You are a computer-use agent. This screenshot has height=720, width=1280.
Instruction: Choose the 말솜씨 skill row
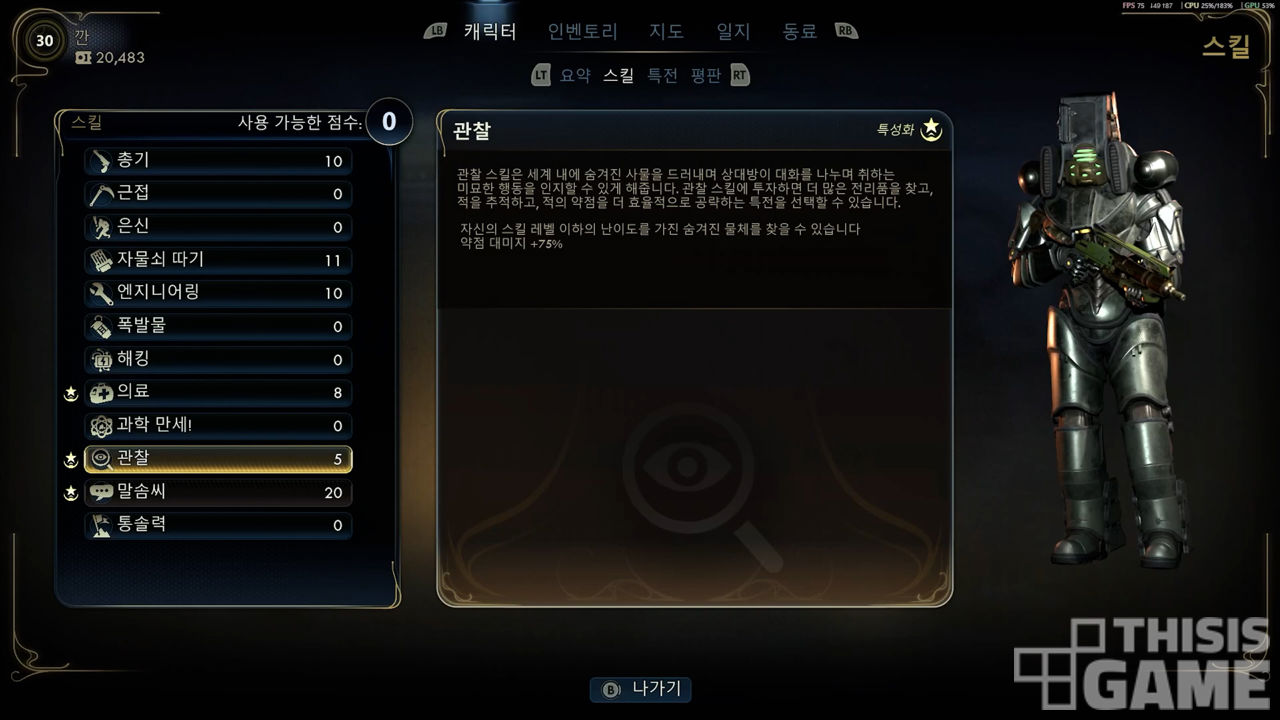[x=218, y=492]
